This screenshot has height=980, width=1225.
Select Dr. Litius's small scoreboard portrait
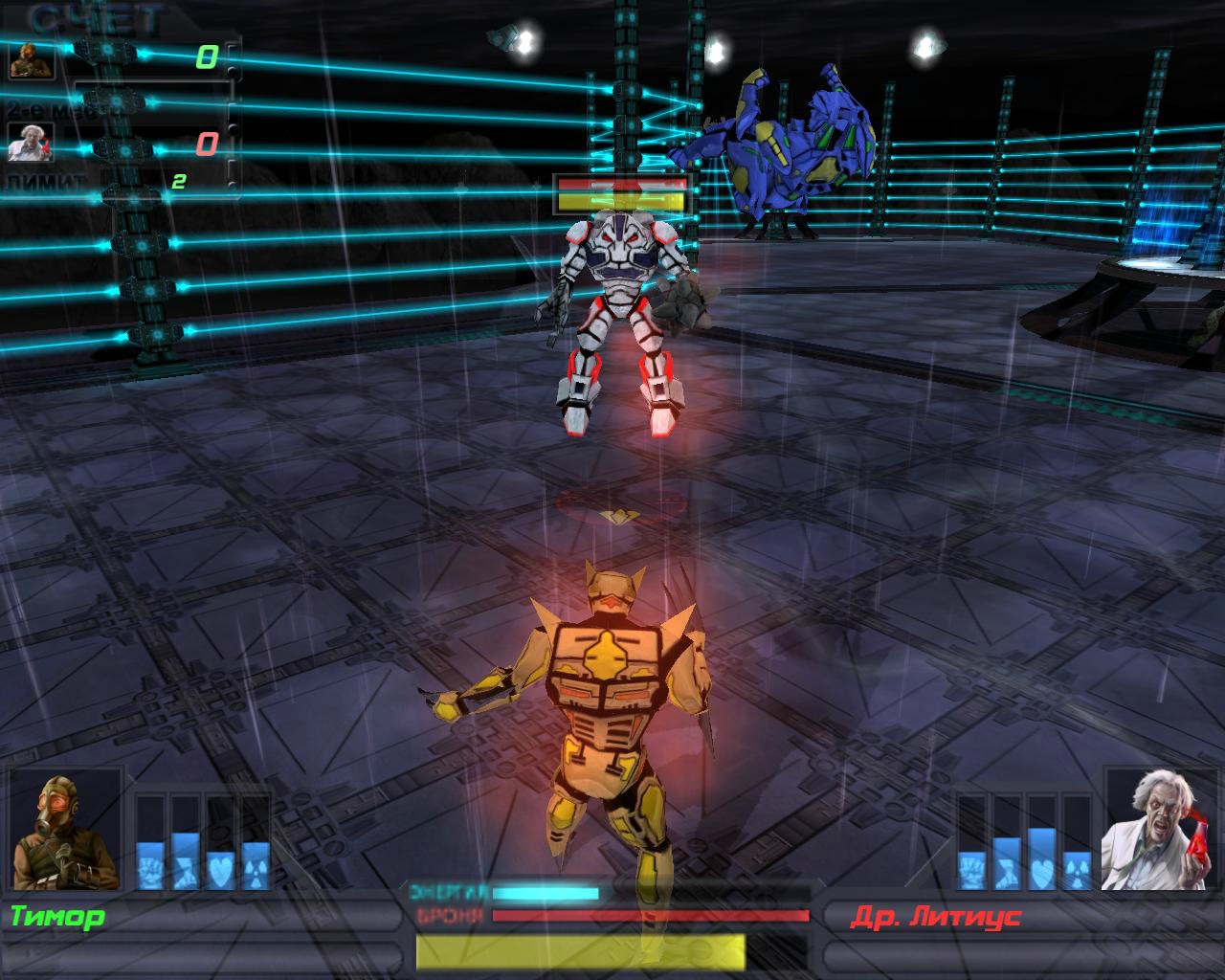coord(30,143)
